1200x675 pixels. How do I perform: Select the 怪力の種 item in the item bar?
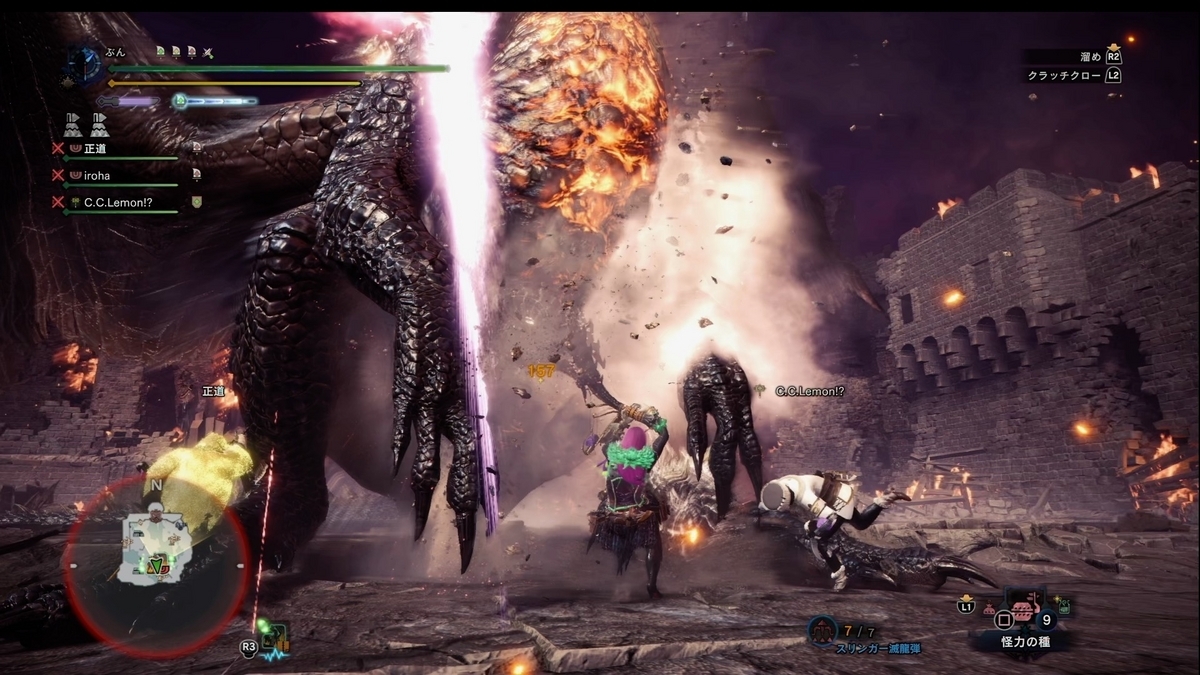pos(1022,607)
